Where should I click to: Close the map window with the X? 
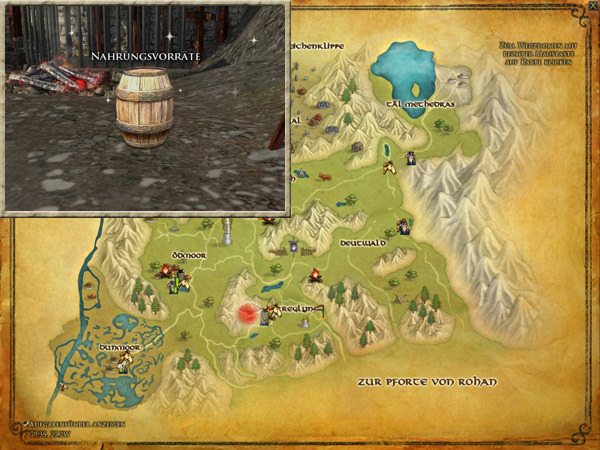click(592, 7)
